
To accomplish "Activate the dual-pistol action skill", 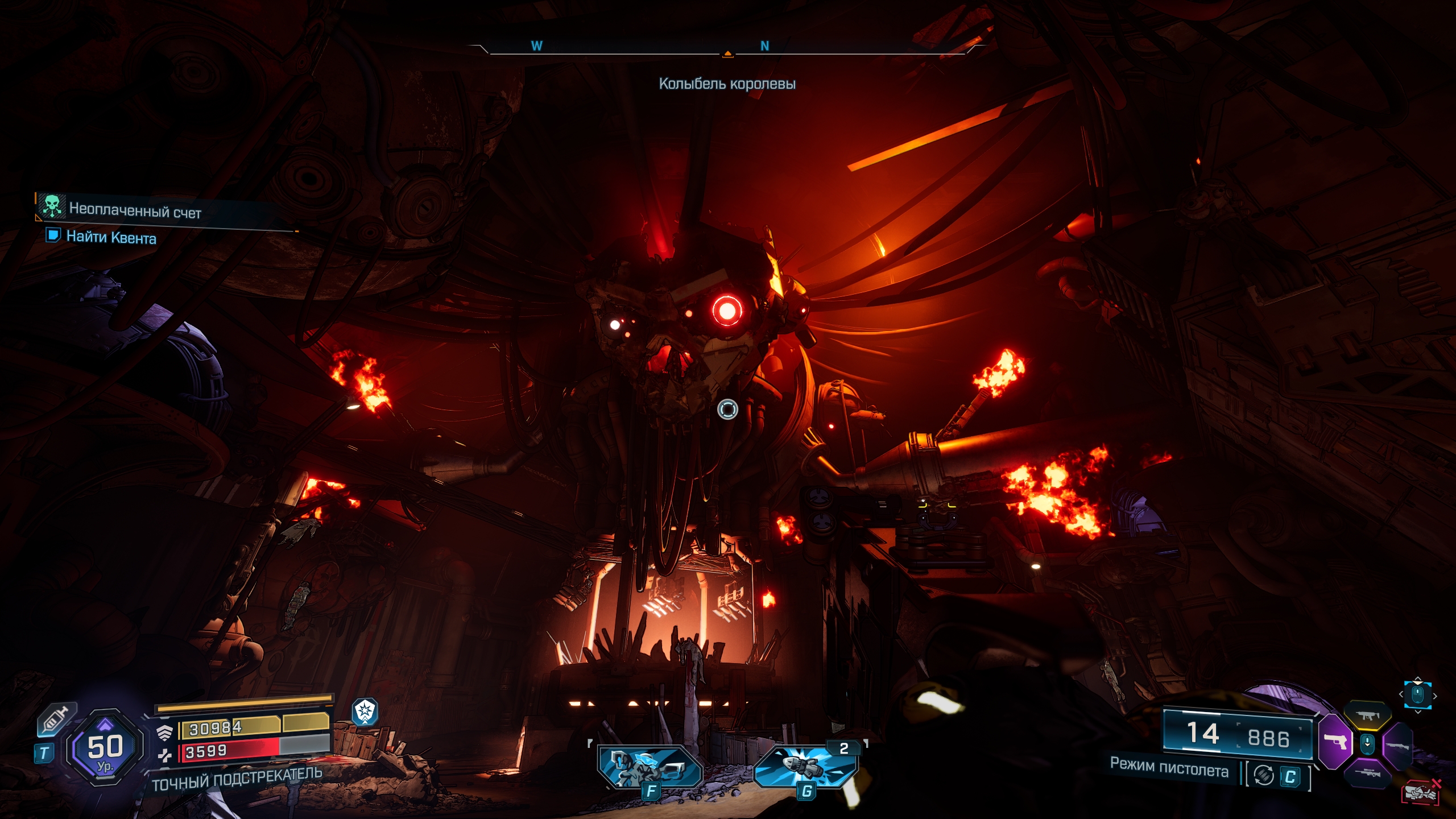I will pyautogui.click(x=650, y=768).
